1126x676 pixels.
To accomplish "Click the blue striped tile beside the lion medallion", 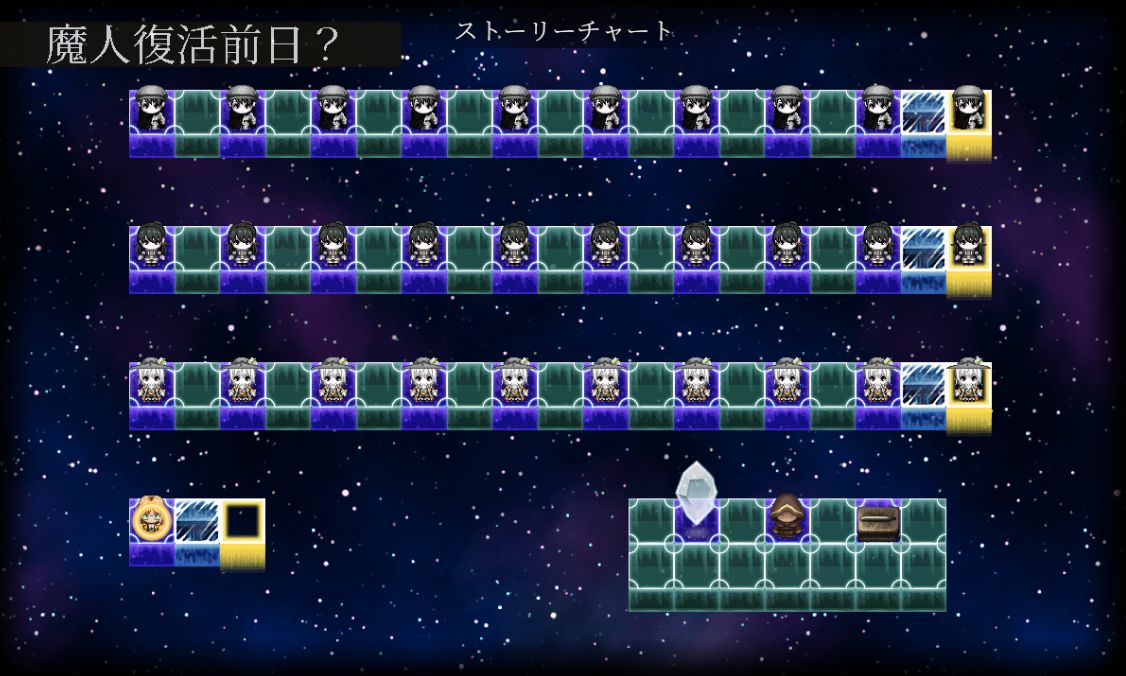I will [197, 521].
